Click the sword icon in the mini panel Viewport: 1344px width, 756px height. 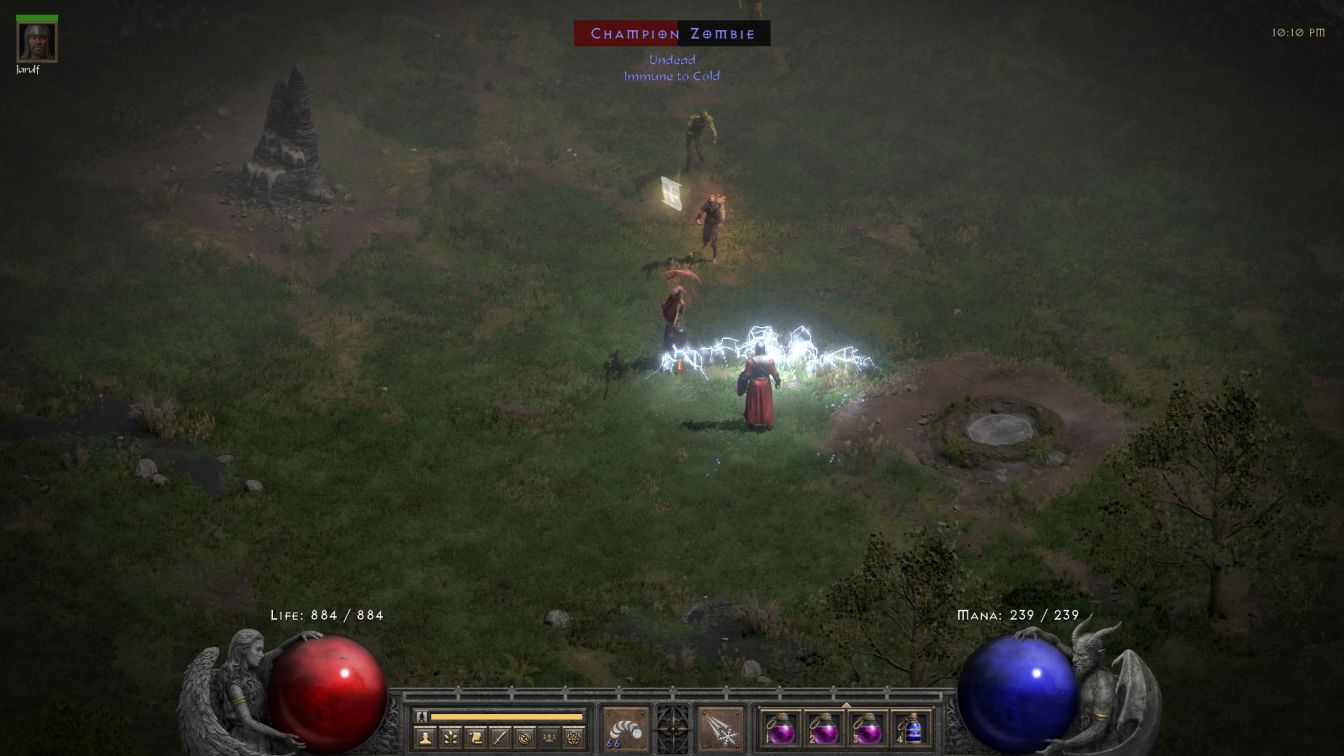[500, 738]
